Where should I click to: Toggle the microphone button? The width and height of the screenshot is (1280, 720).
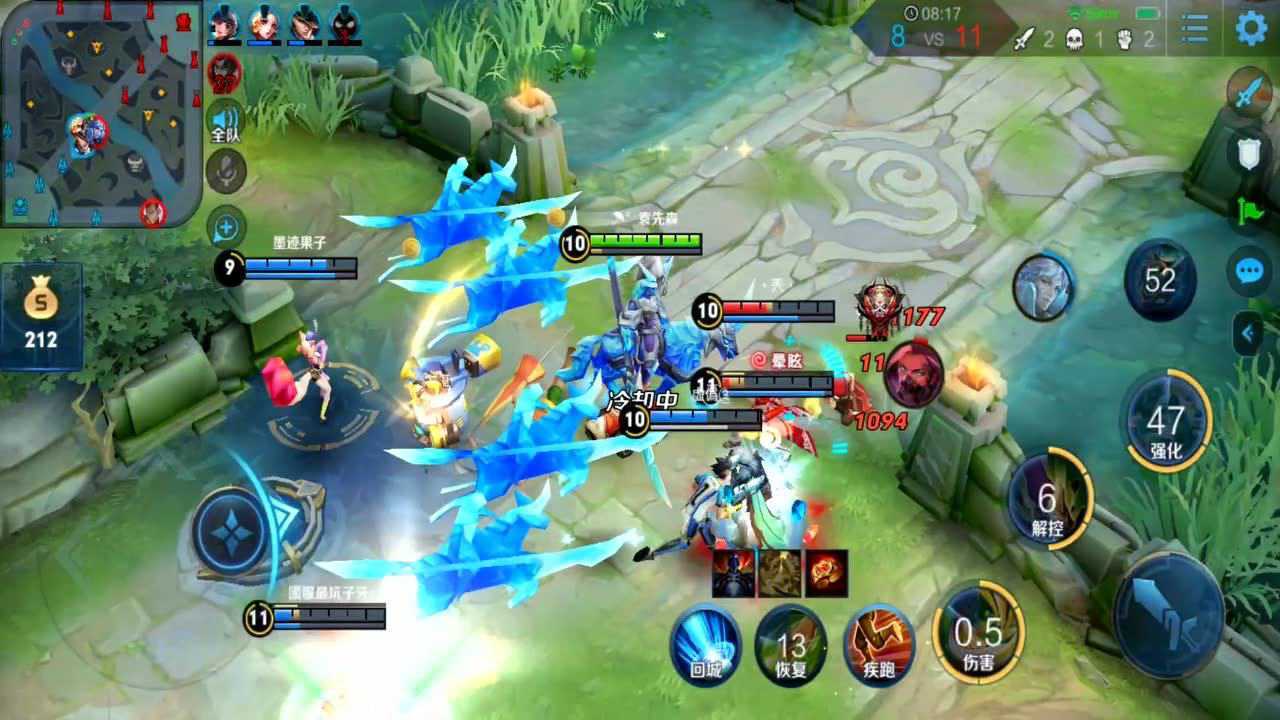click(226, 171)
